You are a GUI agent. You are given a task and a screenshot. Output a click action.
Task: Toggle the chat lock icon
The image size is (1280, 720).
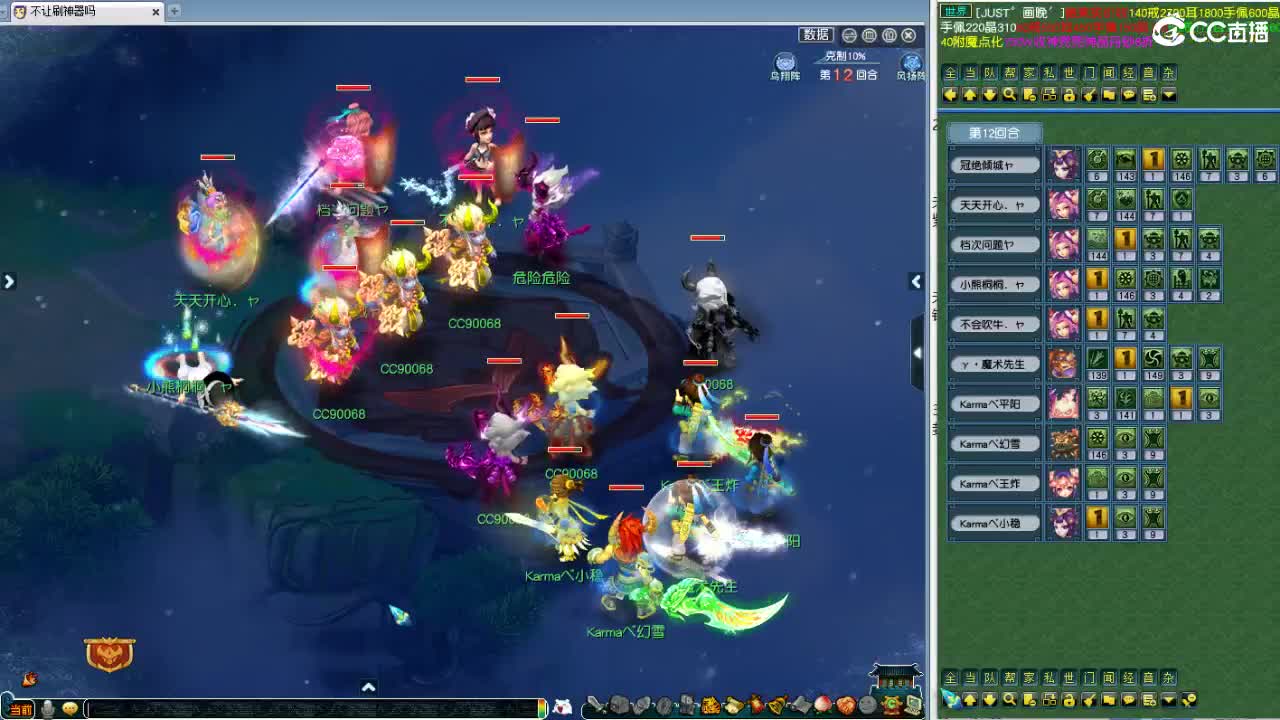pyautogui.click(x=1069, y=95)
